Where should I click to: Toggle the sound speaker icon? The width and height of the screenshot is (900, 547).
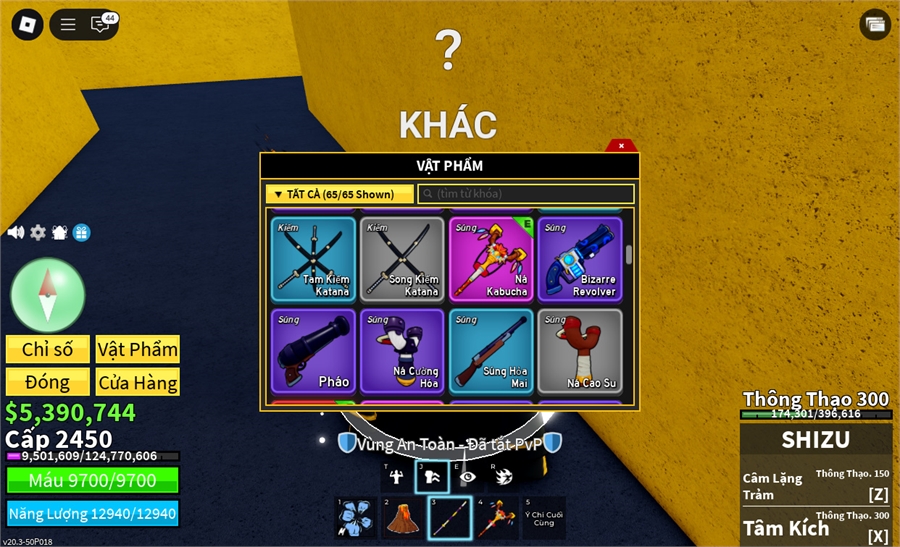(16, 232)
